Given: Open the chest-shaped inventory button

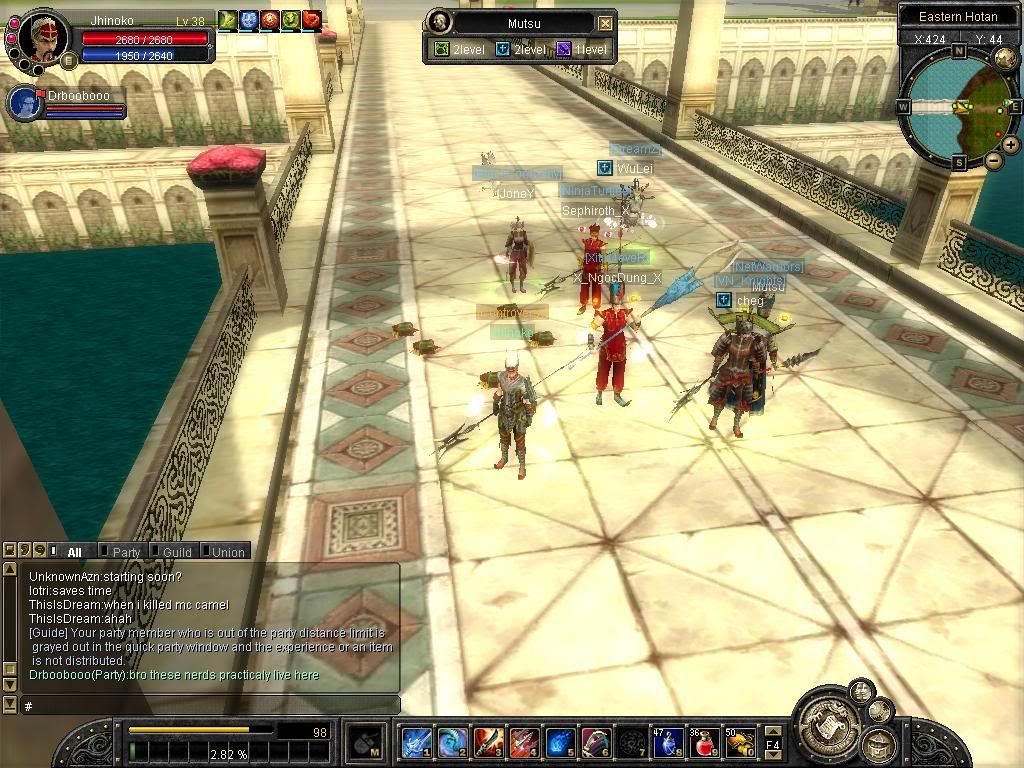Looking at the screenshot, I should pyautogui.click(x=880, y=745).
